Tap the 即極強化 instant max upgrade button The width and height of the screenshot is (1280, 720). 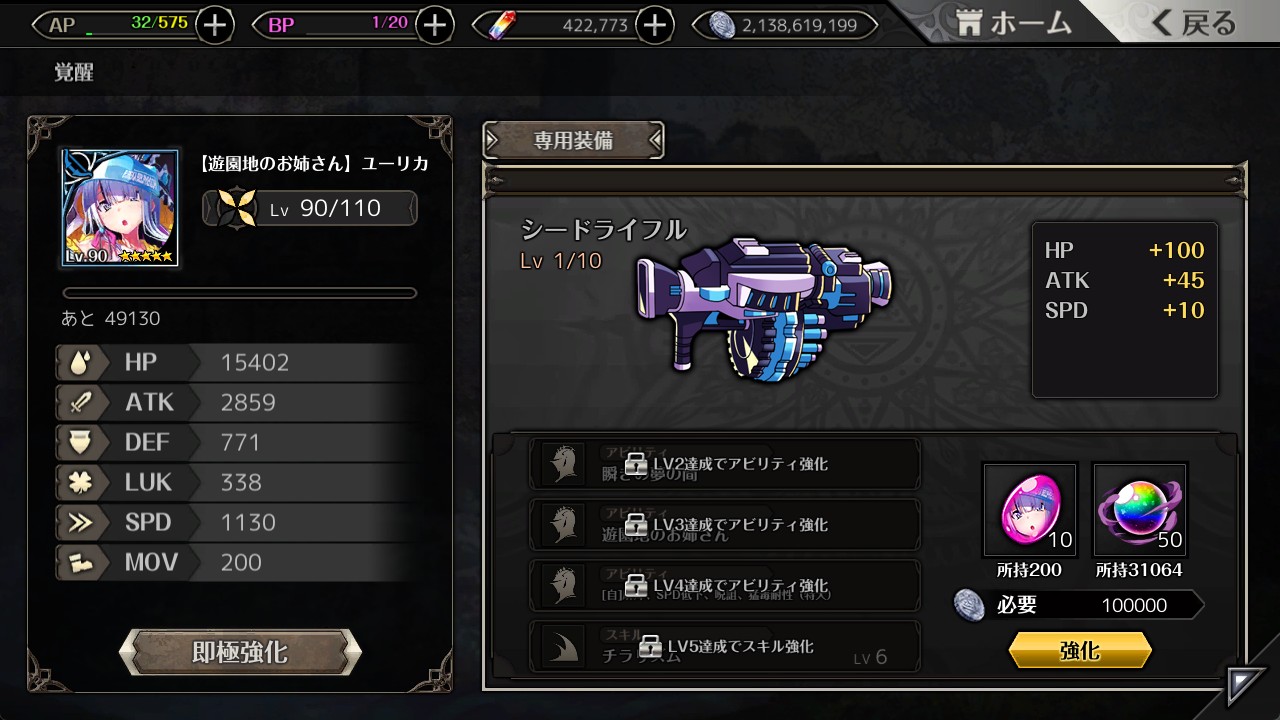[240, 653]
